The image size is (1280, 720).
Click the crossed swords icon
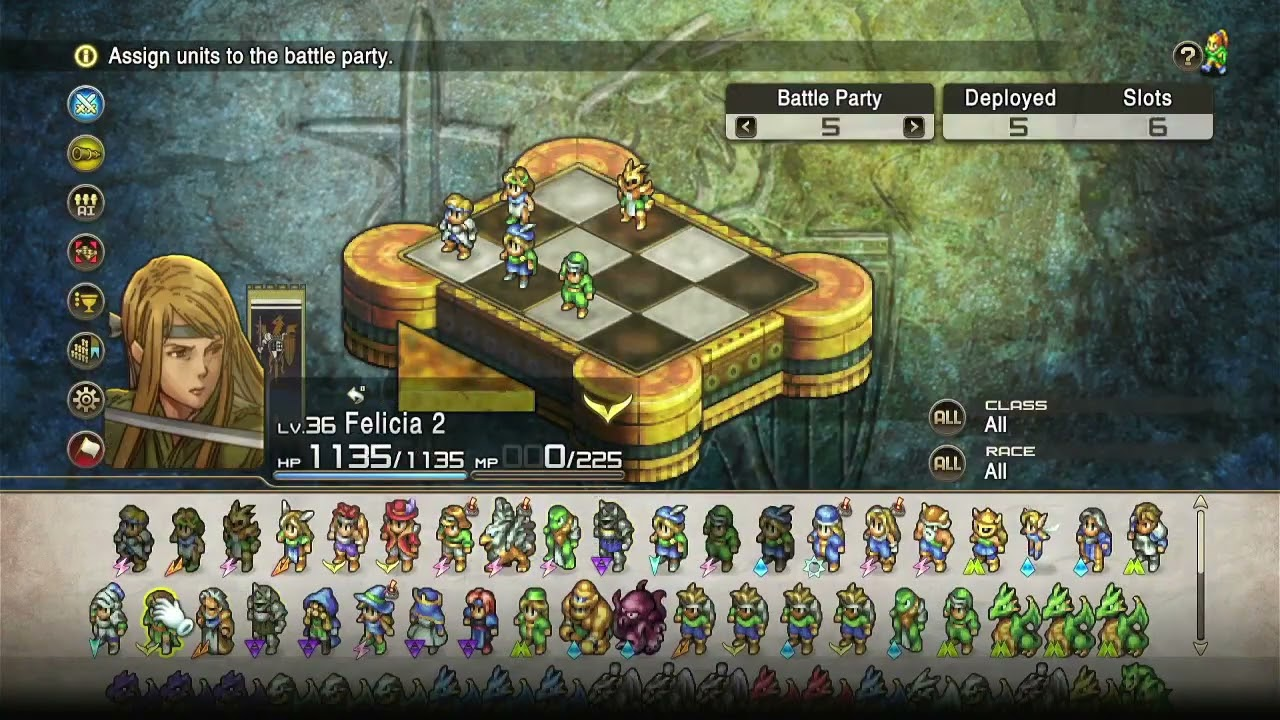point(86,104)
